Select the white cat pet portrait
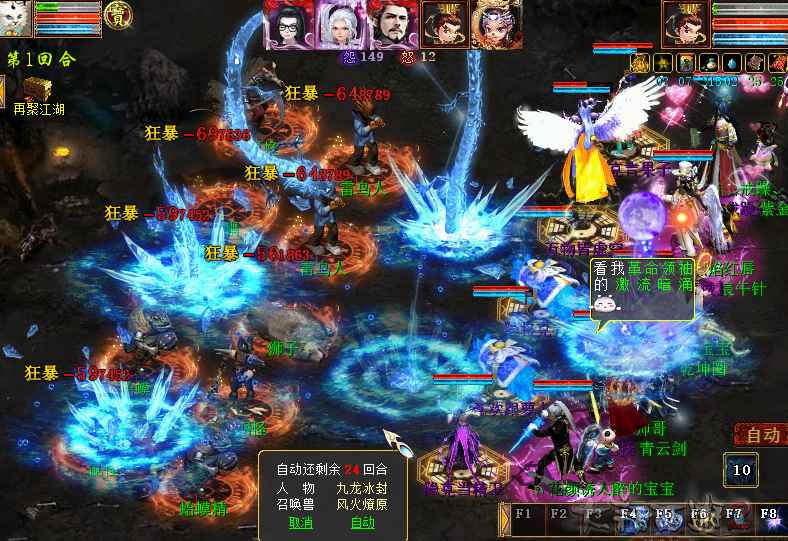The height and width of the screenshot is (541, 788). [16, 18]
